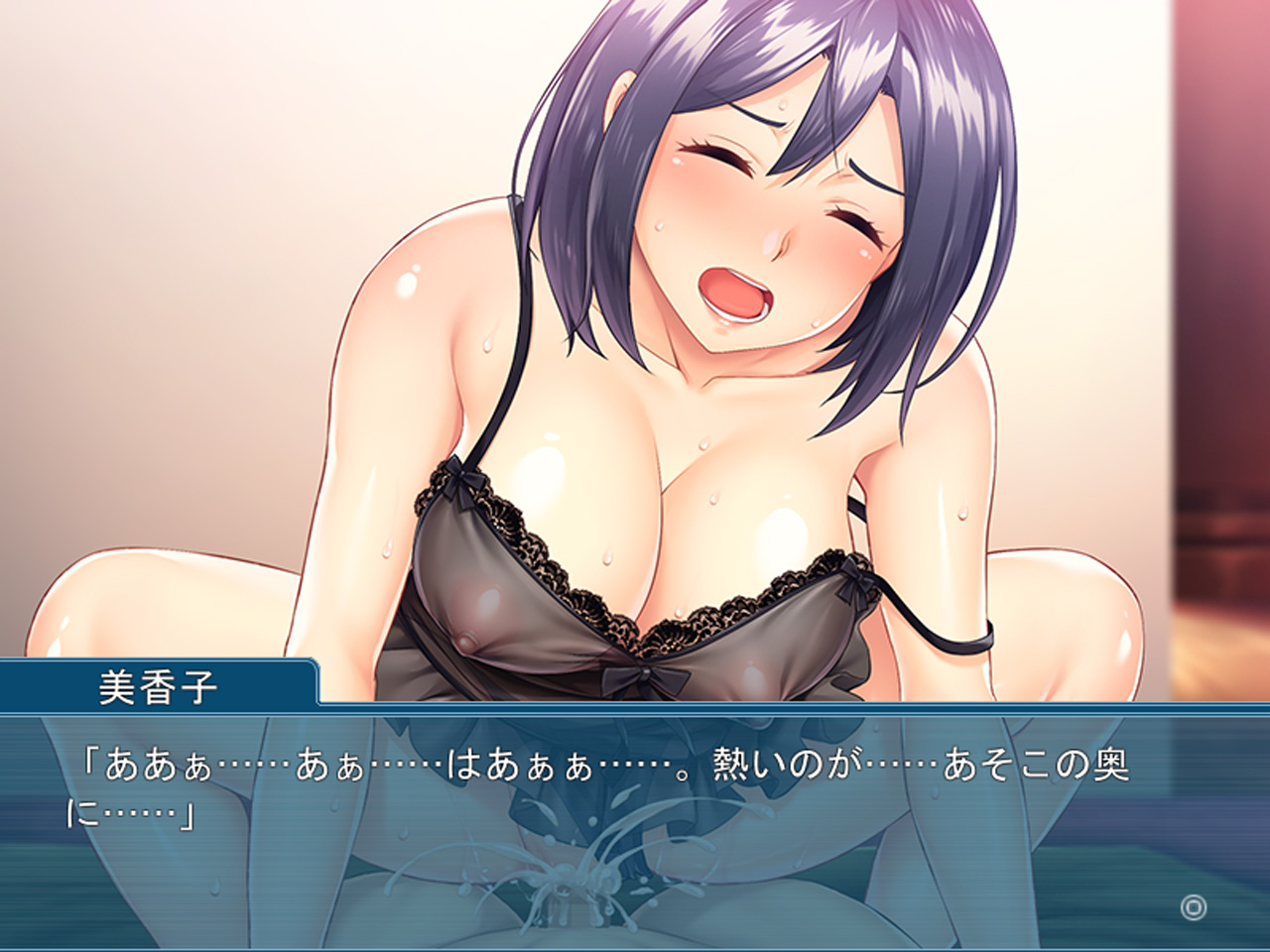Click the circular advance-text indicator icon

click(x=1192, y=906)
